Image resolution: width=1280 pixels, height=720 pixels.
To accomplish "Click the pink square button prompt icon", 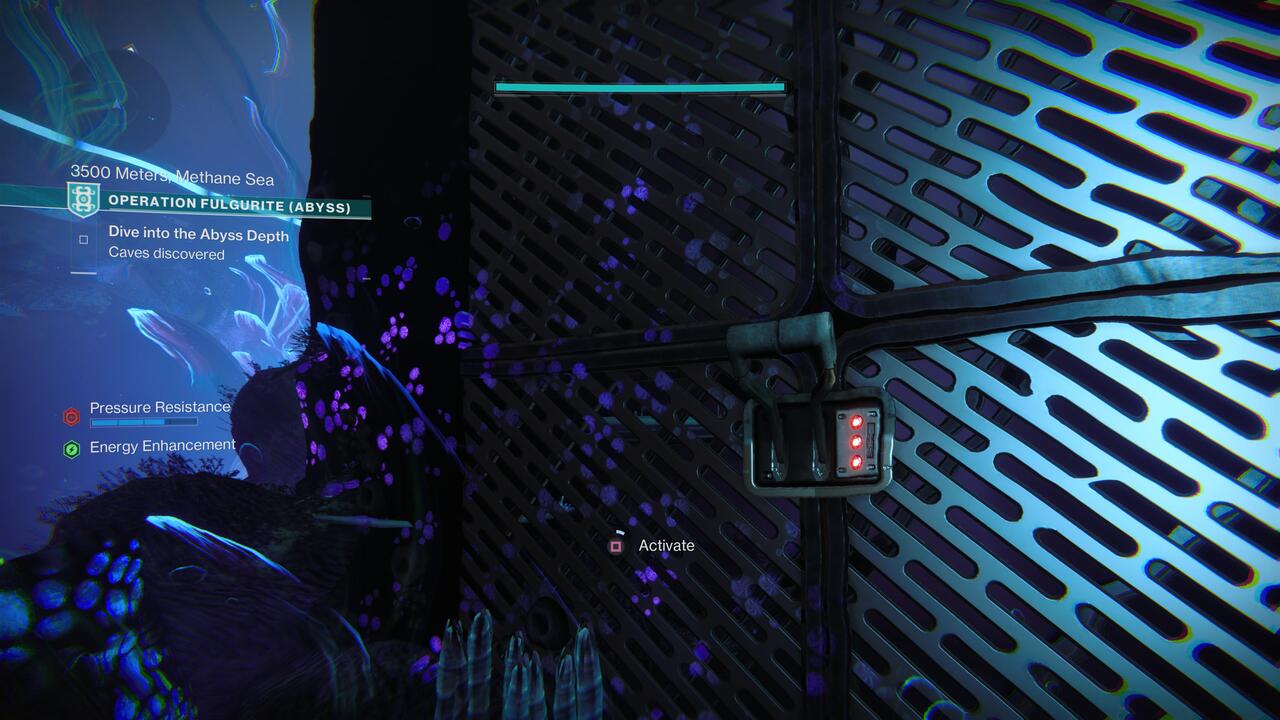I will tap(615, 546).
